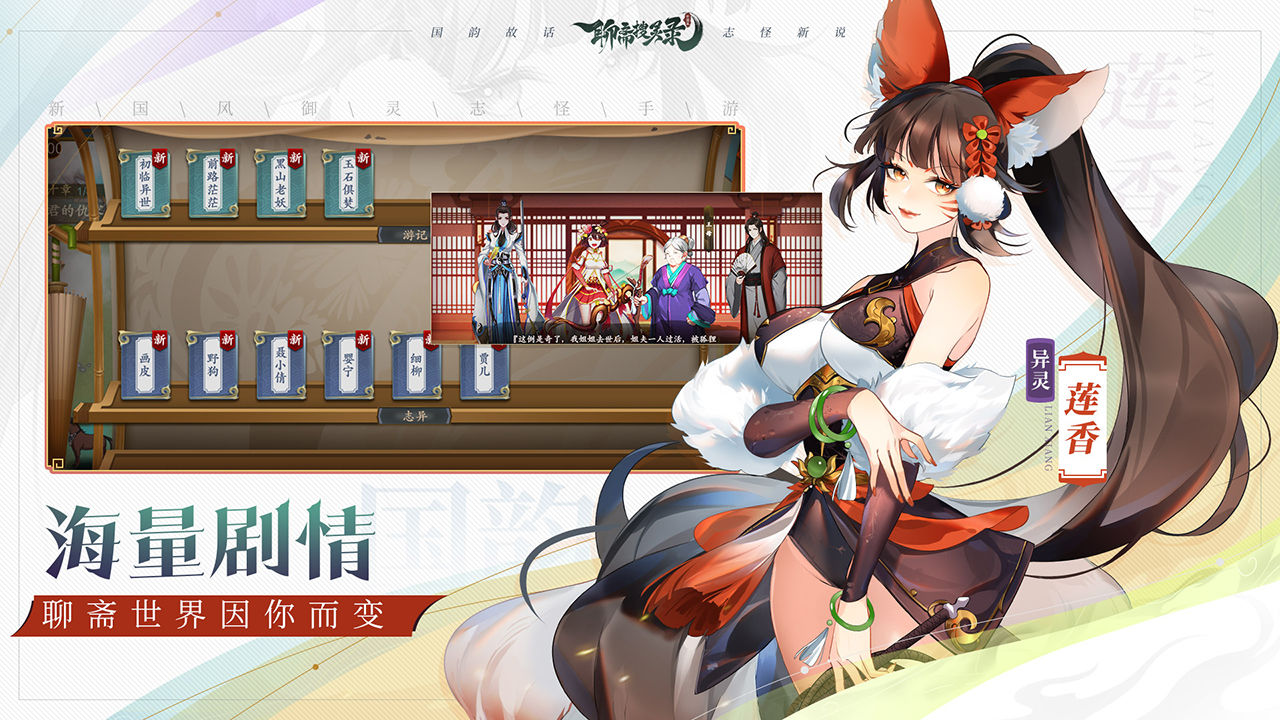This screenshot has width=1280, height=720.
Task: Toggle the 新 badge on 画皮
Action: click(158, 338)
